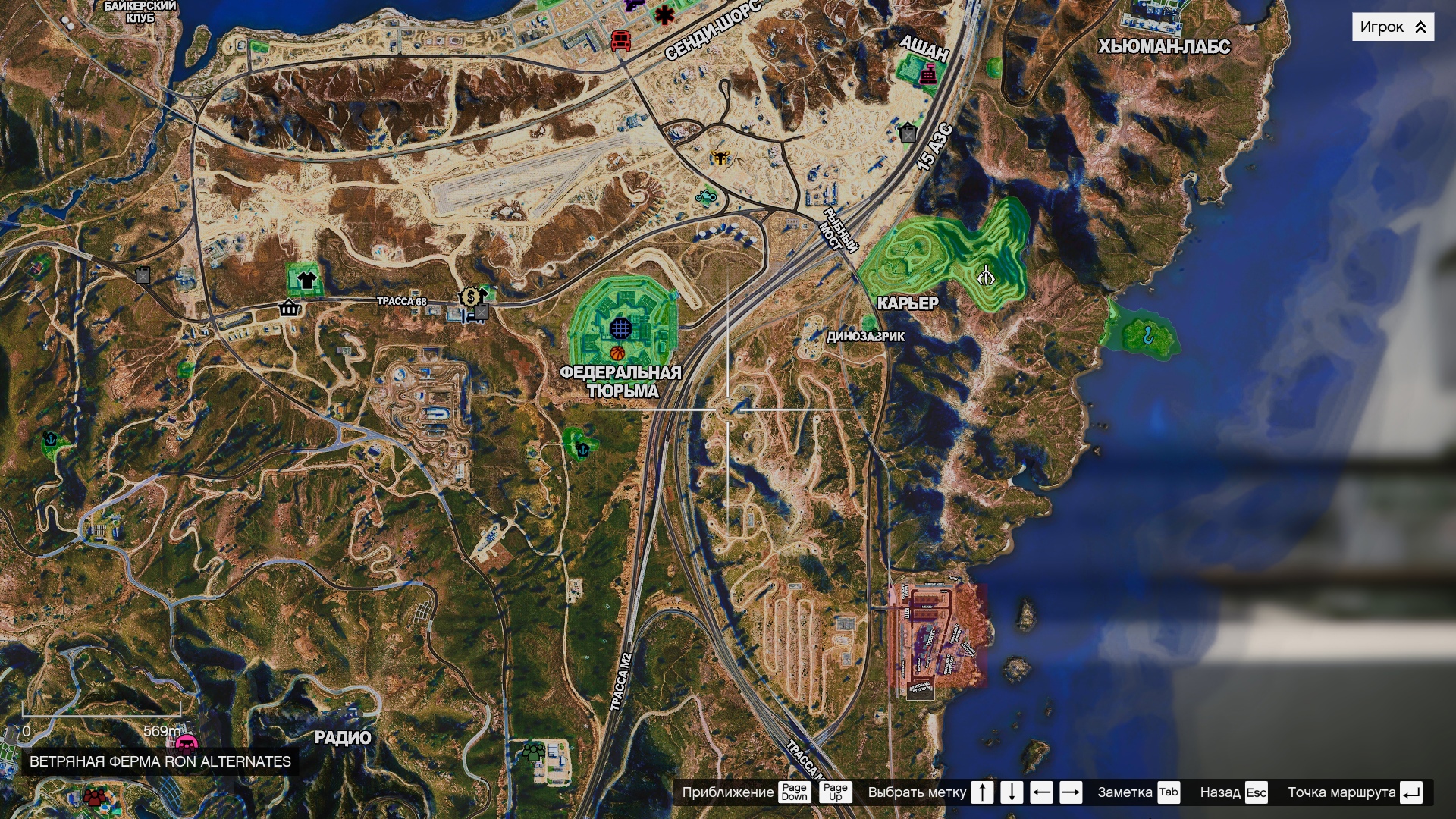Click the up arrow under Выбрать метку

click(x=981, y=794)
